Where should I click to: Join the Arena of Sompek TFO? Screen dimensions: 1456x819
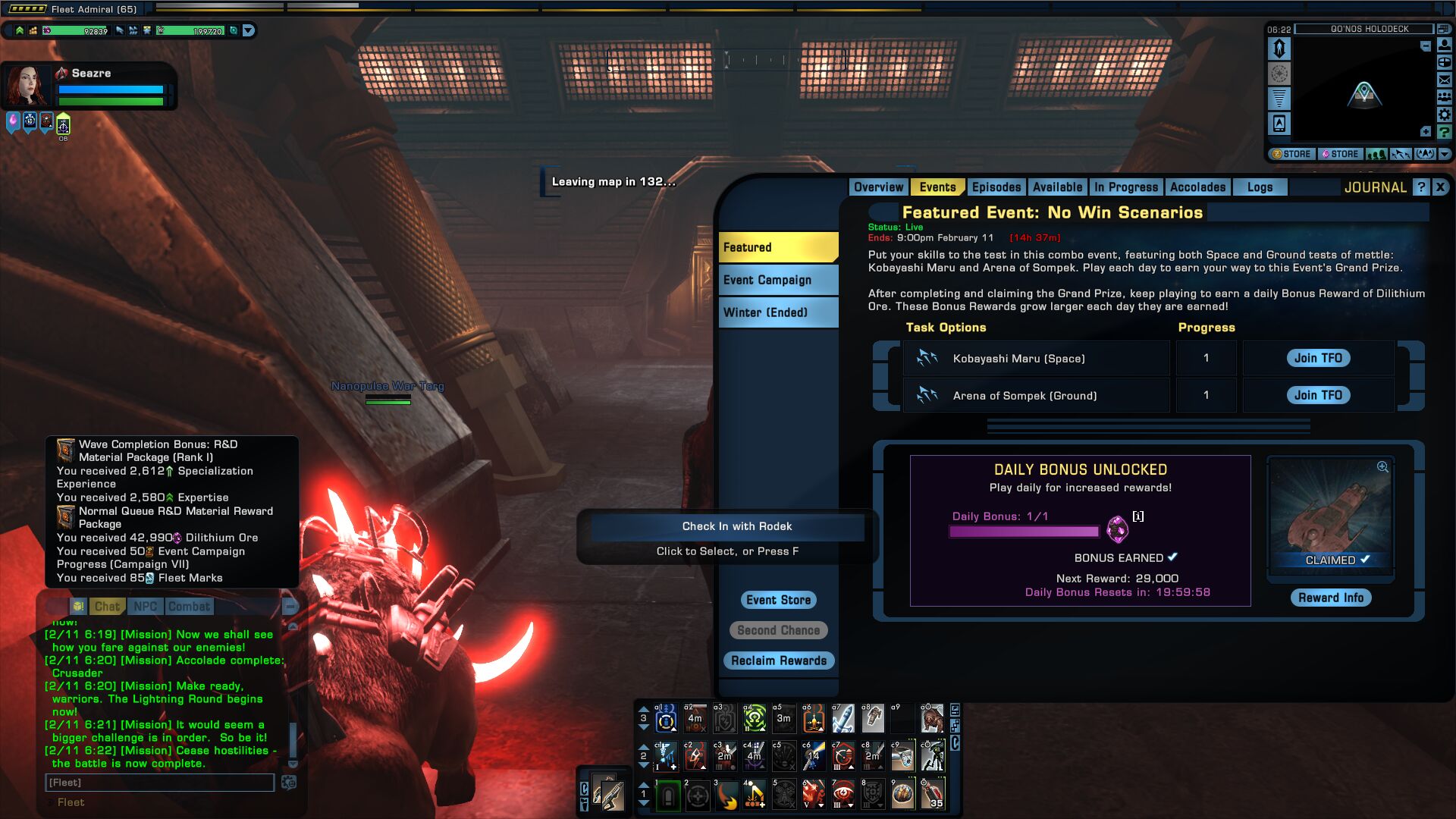pos(1317,395)
